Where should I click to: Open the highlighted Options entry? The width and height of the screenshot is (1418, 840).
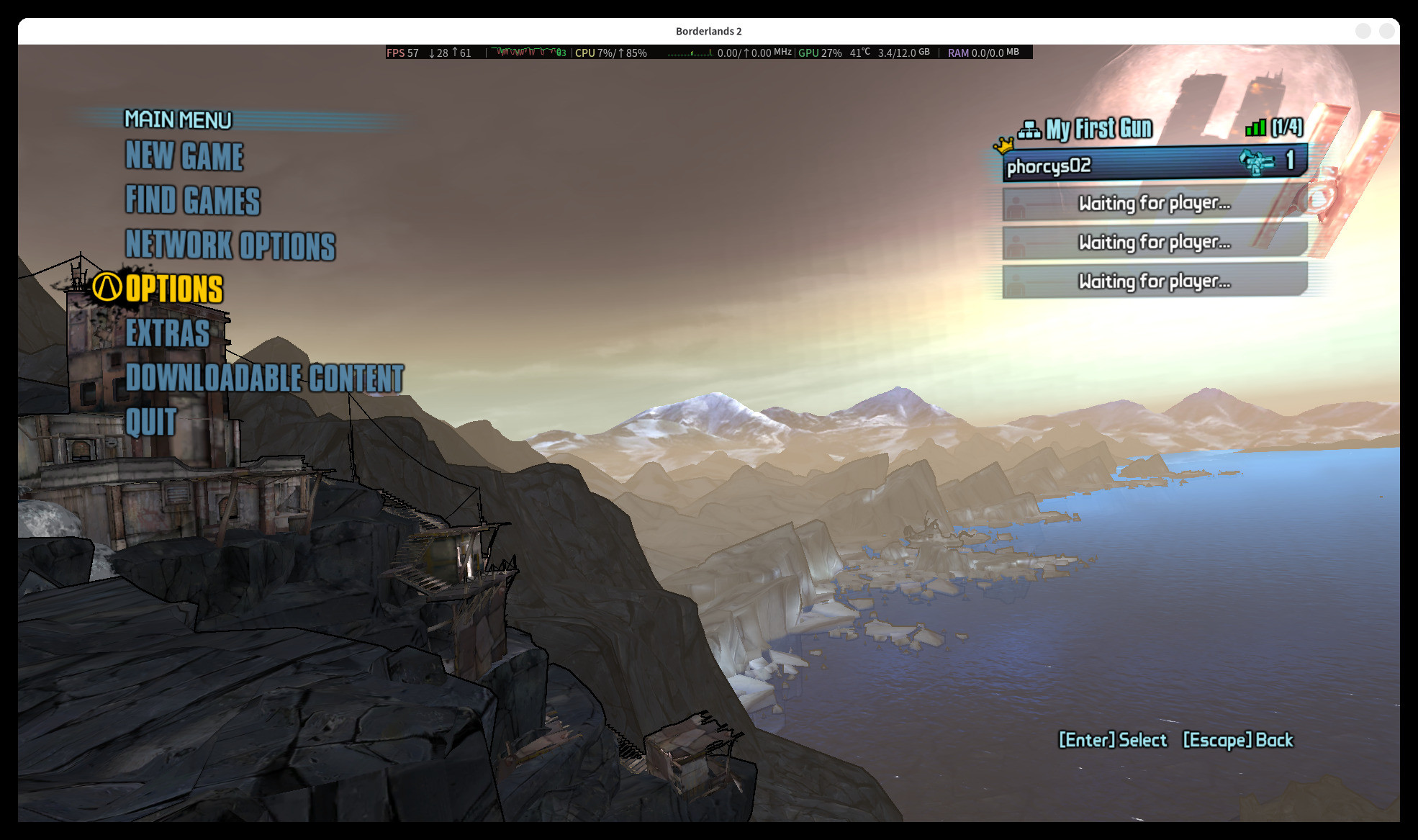pos(174,289)
